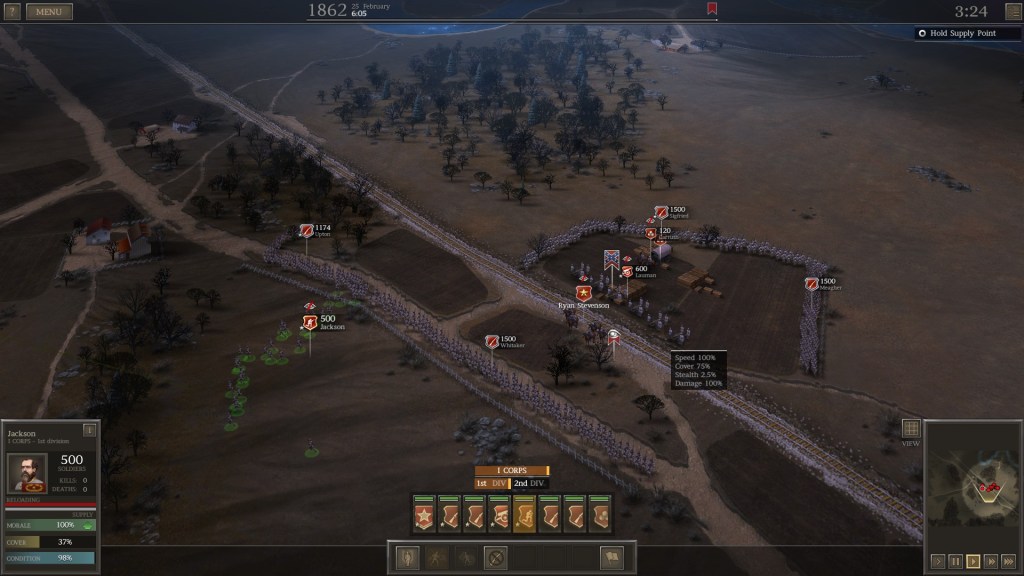Set game speed to normal play

[x=972, y=561]
